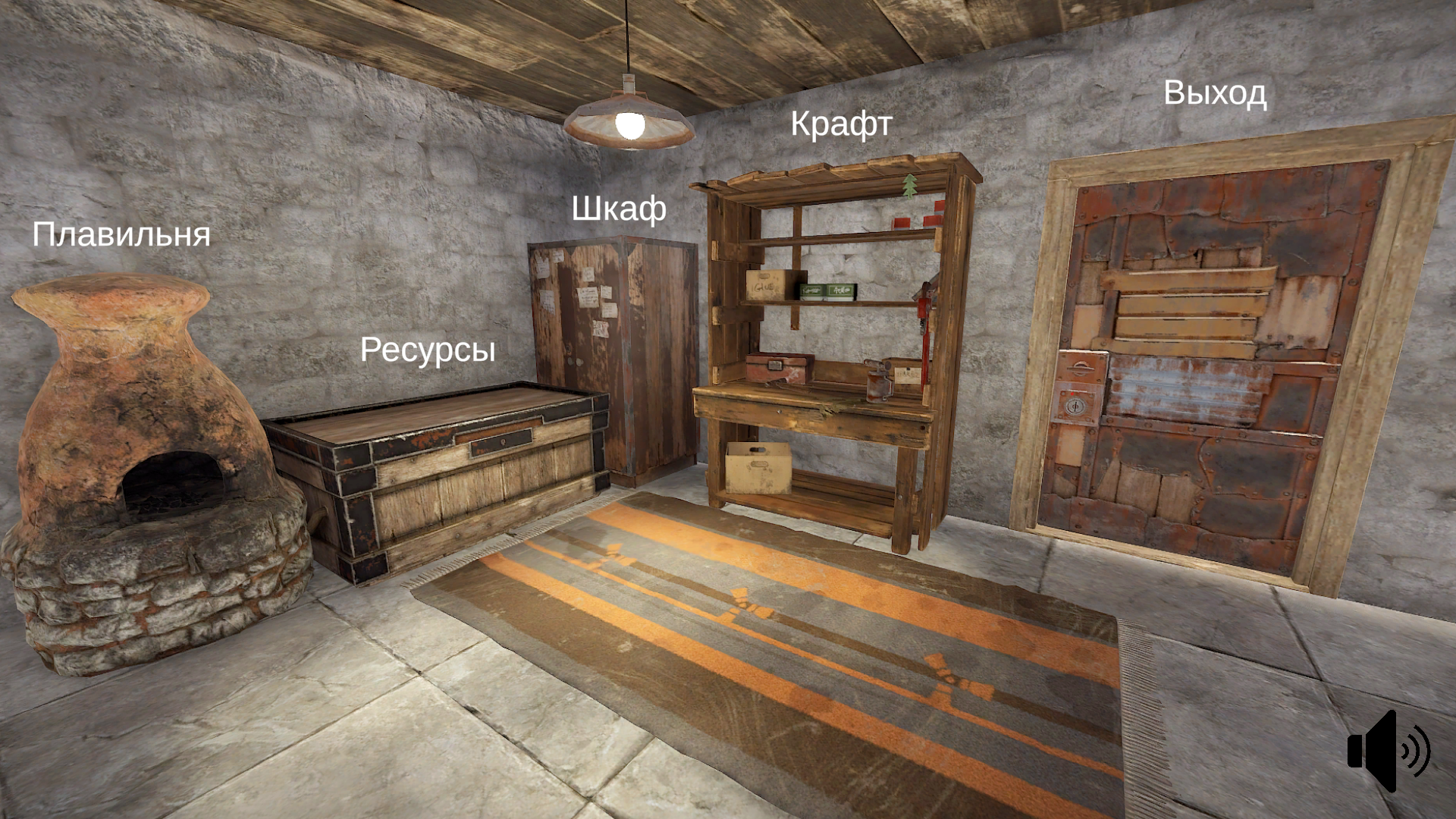Select the Крафт label text
The image size is (1456, 819).
click(842, 125)
